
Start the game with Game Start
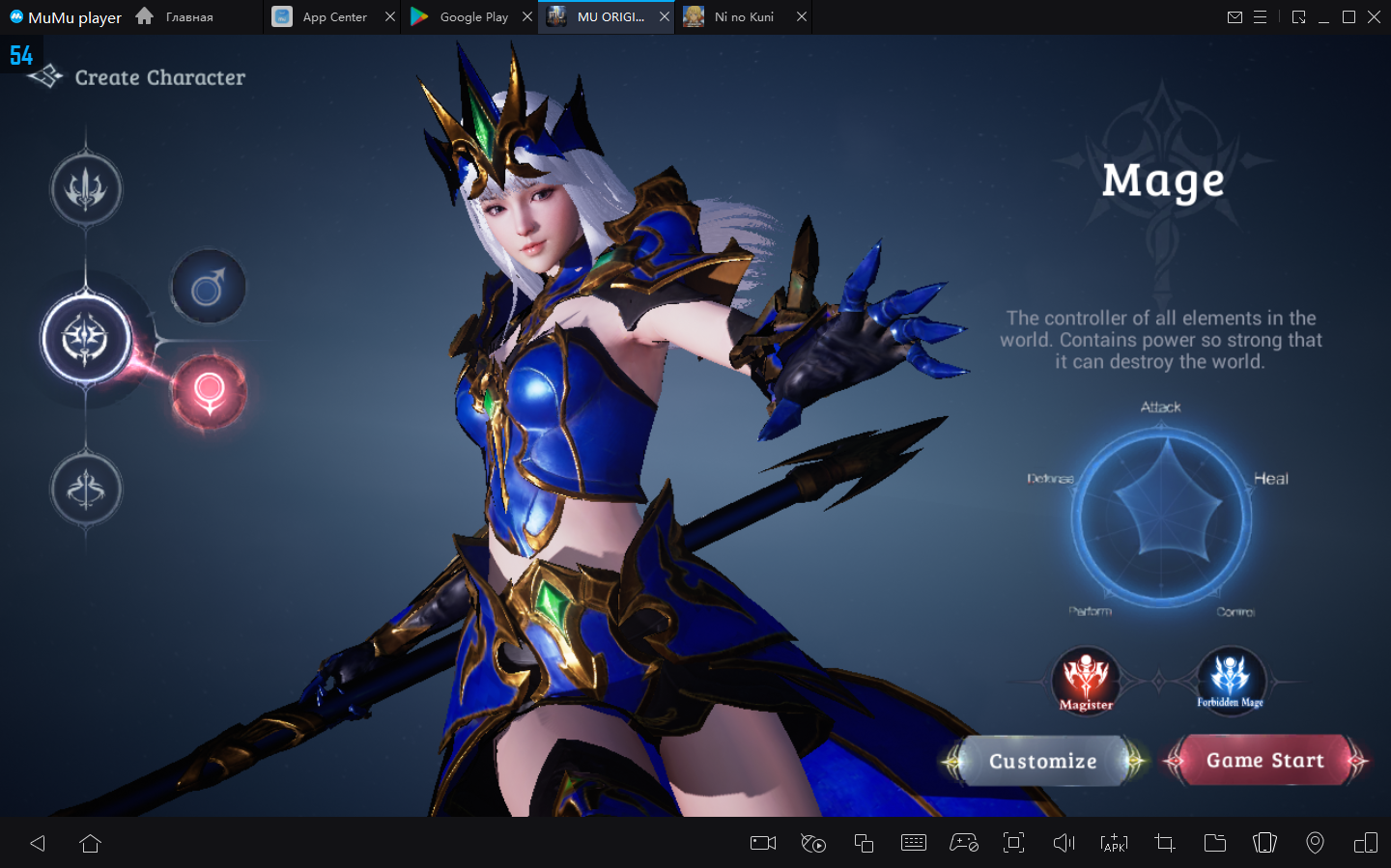(1264, 761)
